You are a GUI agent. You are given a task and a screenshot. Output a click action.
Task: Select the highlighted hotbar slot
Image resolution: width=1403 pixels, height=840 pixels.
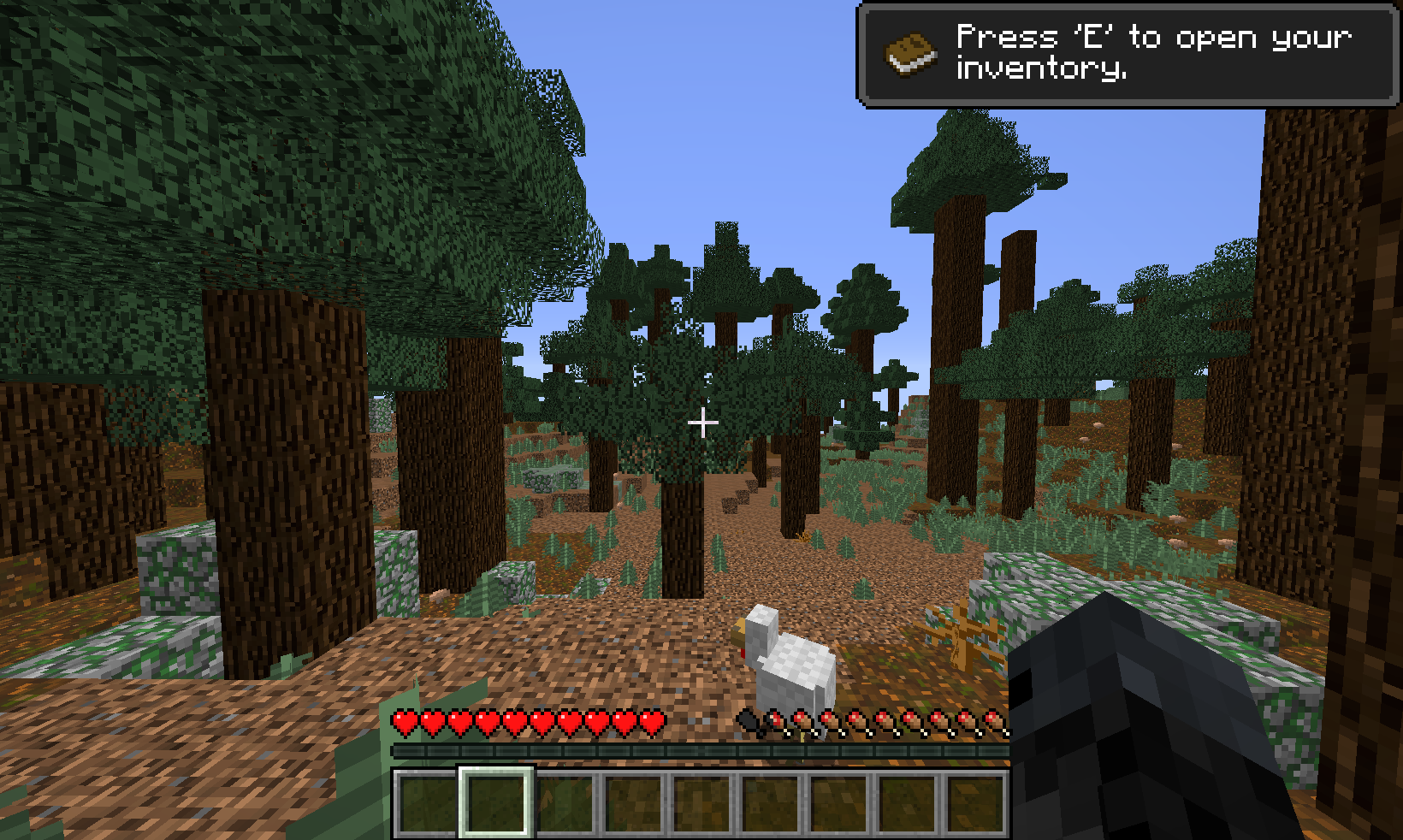(496, 801)
